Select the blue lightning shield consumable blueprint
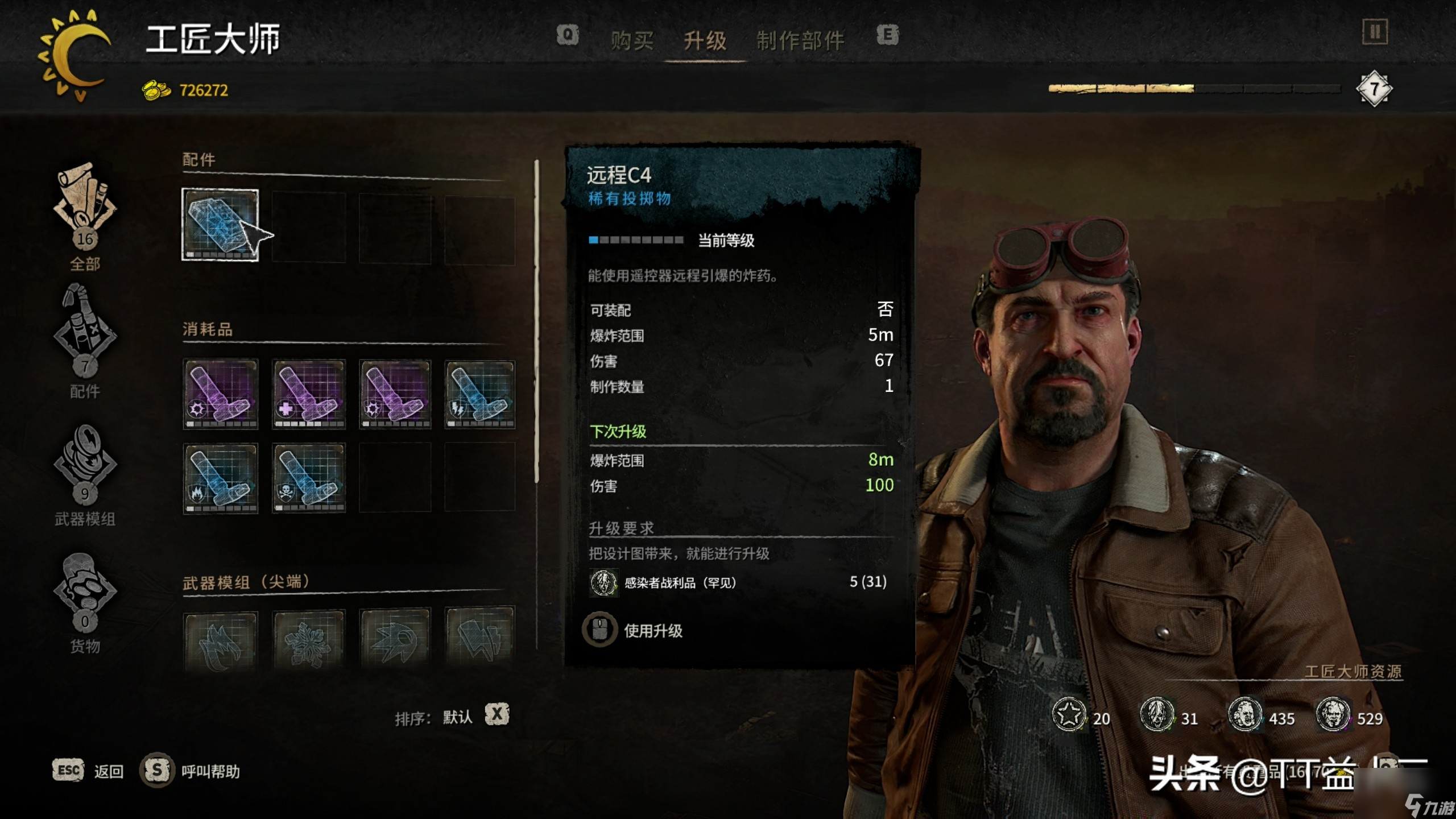The width and height of the screenshot is (1456, 819). coord(480,394)
